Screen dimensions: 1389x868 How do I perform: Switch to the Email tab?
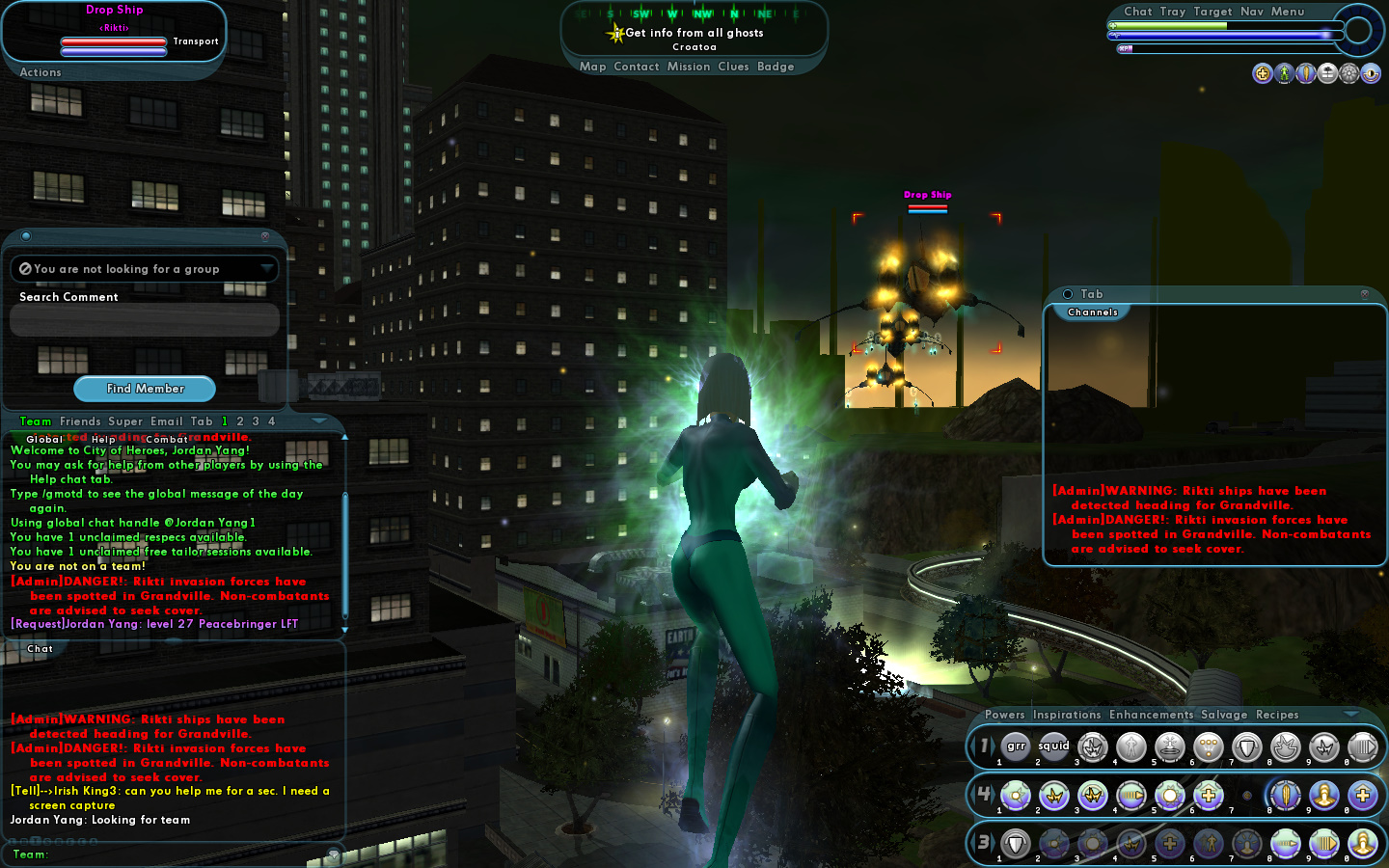[166, 421]
